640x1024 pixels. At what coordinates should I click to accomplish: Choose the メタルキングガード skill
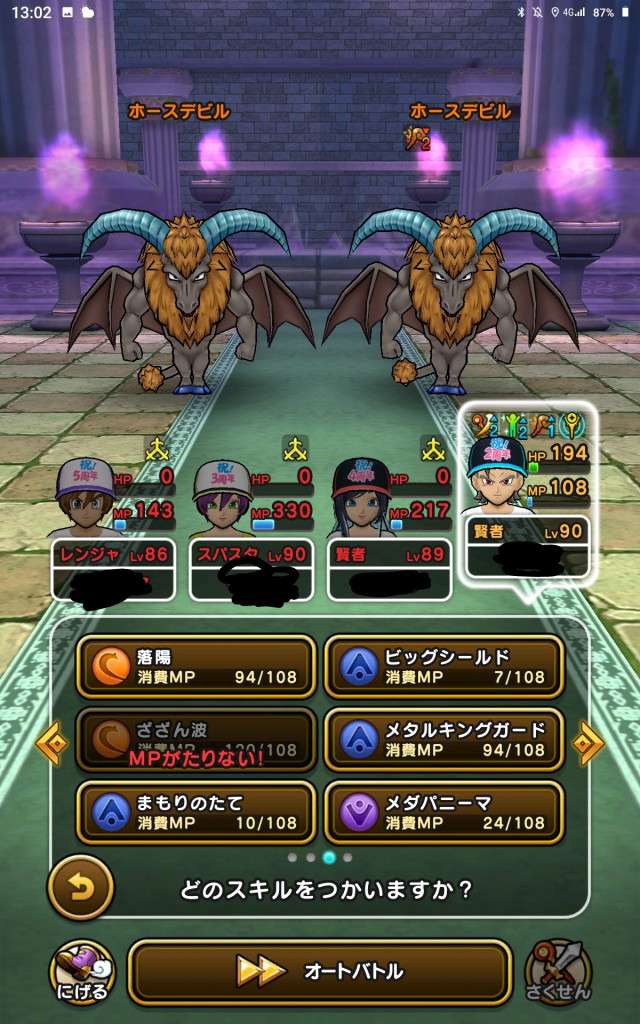point(443,740)
